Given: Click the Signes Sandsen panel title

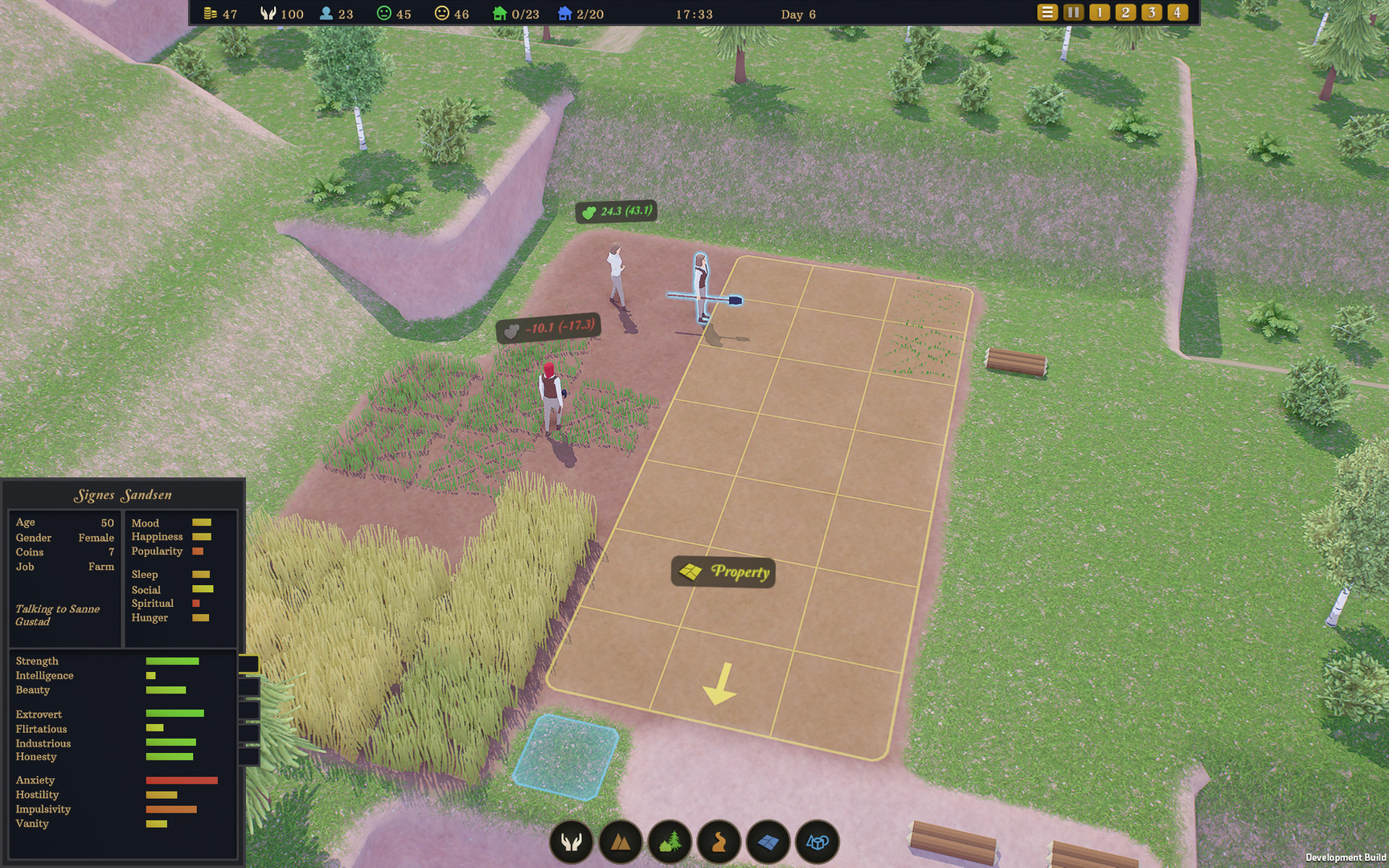Looking at the screenshot, I should point(122,494).
